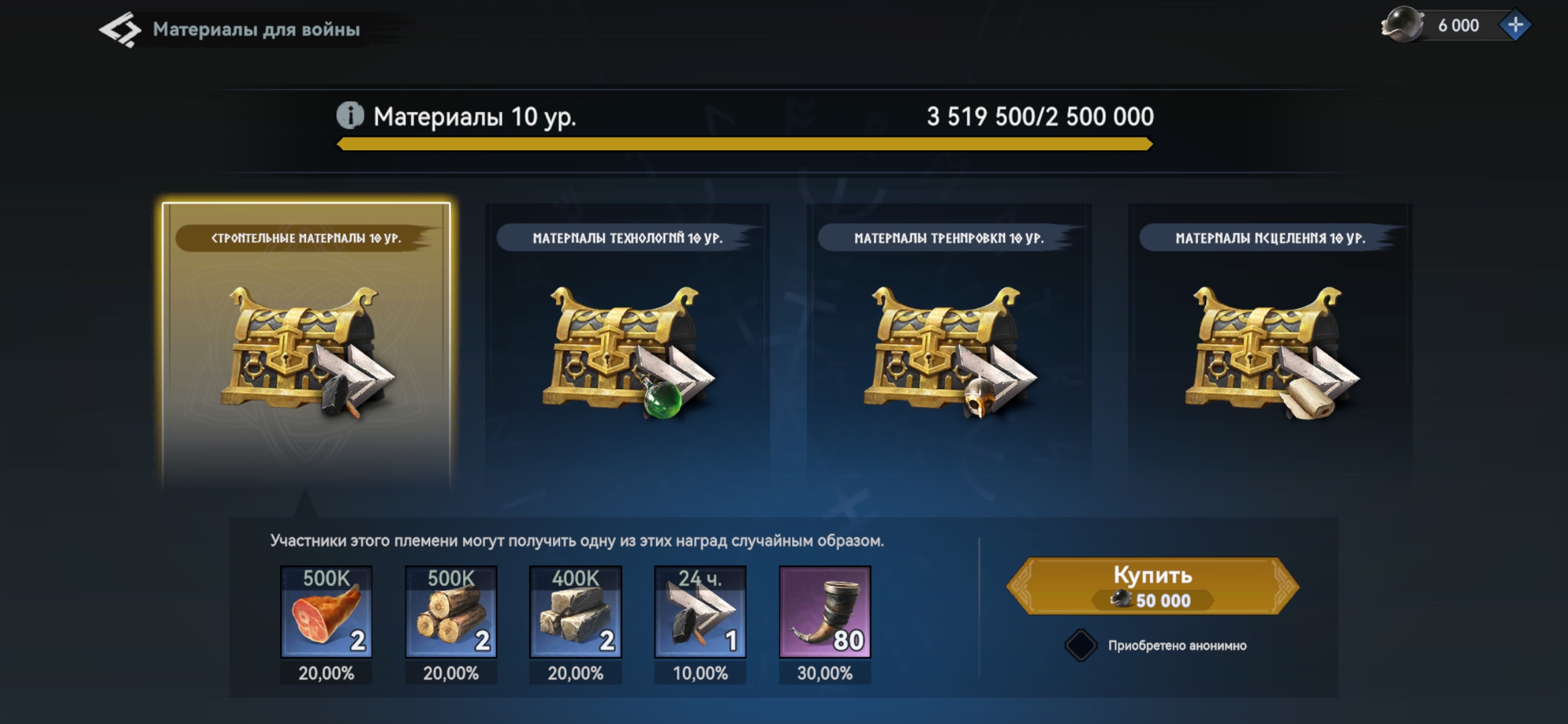Go back using the arrow icon
The width and height of the screenshot is (1568, 724).
click(119, 29)
